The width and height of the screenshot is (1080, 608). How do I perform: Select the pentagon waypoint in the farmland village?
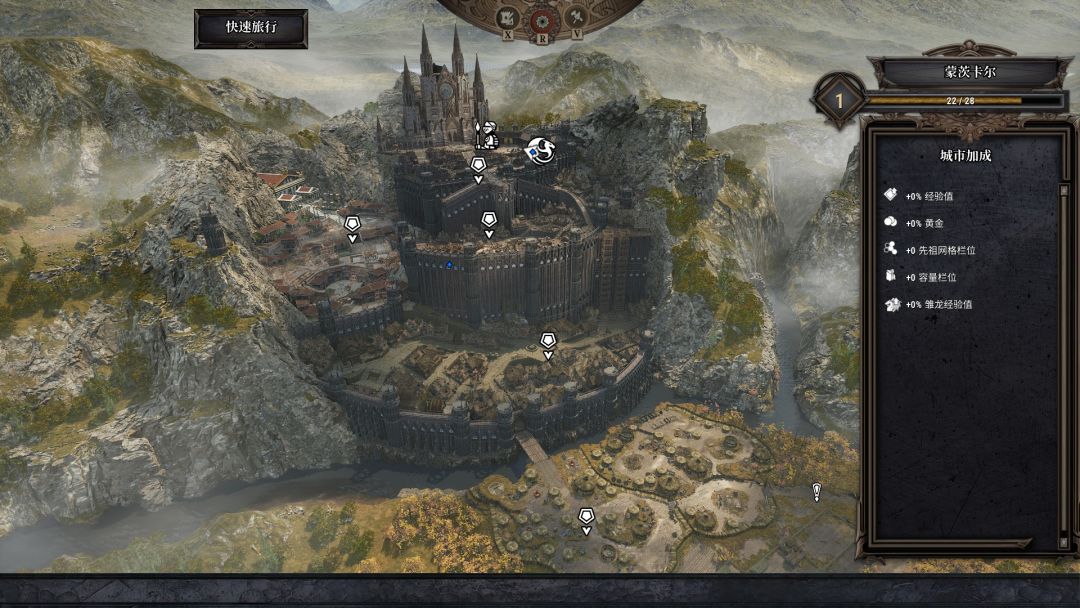pos(586,517)
